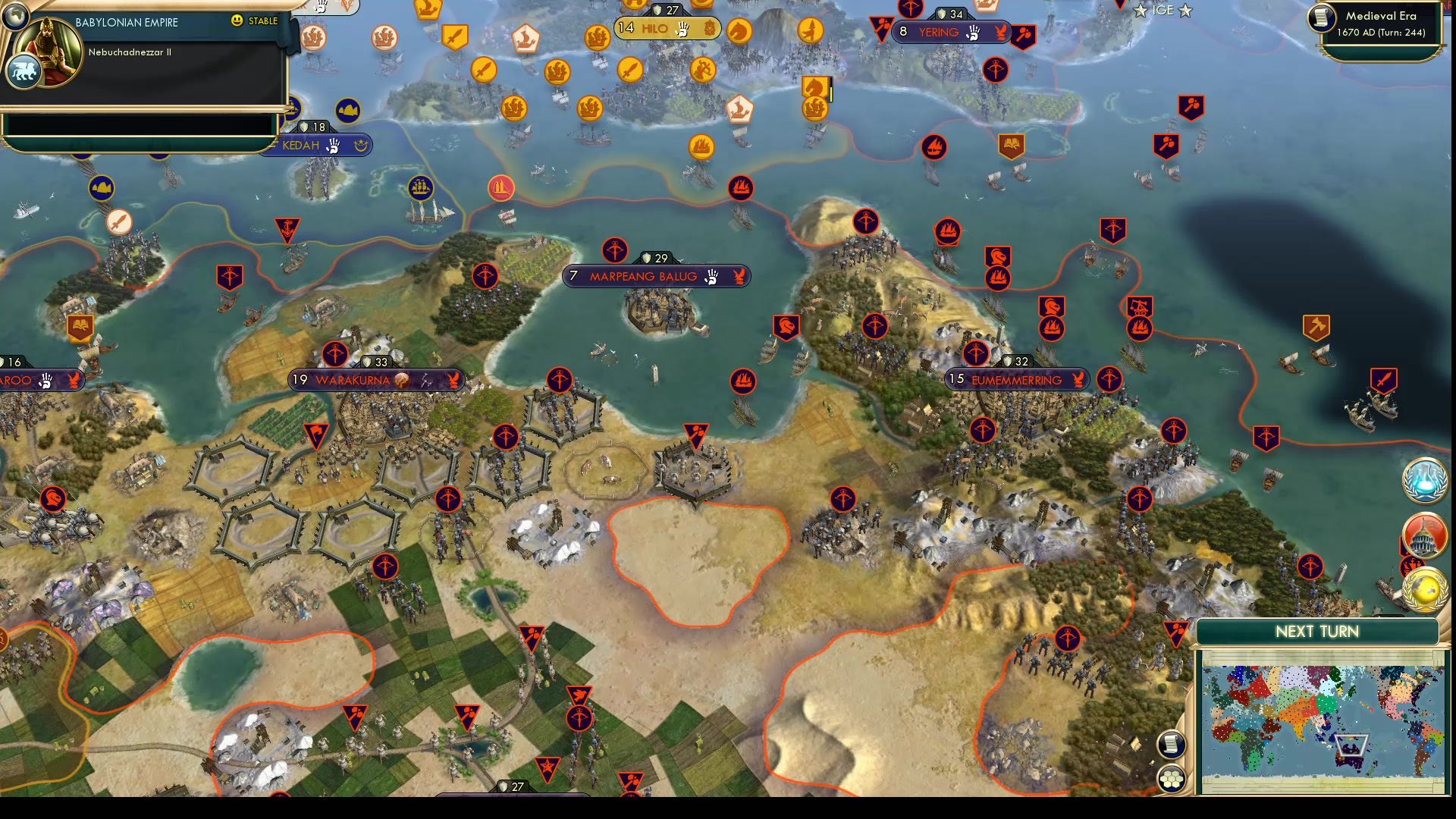Click the puppet hand icon on Marpeang Balug
Viewport: 1456px width, 819px height.
[x=711, y=276]
